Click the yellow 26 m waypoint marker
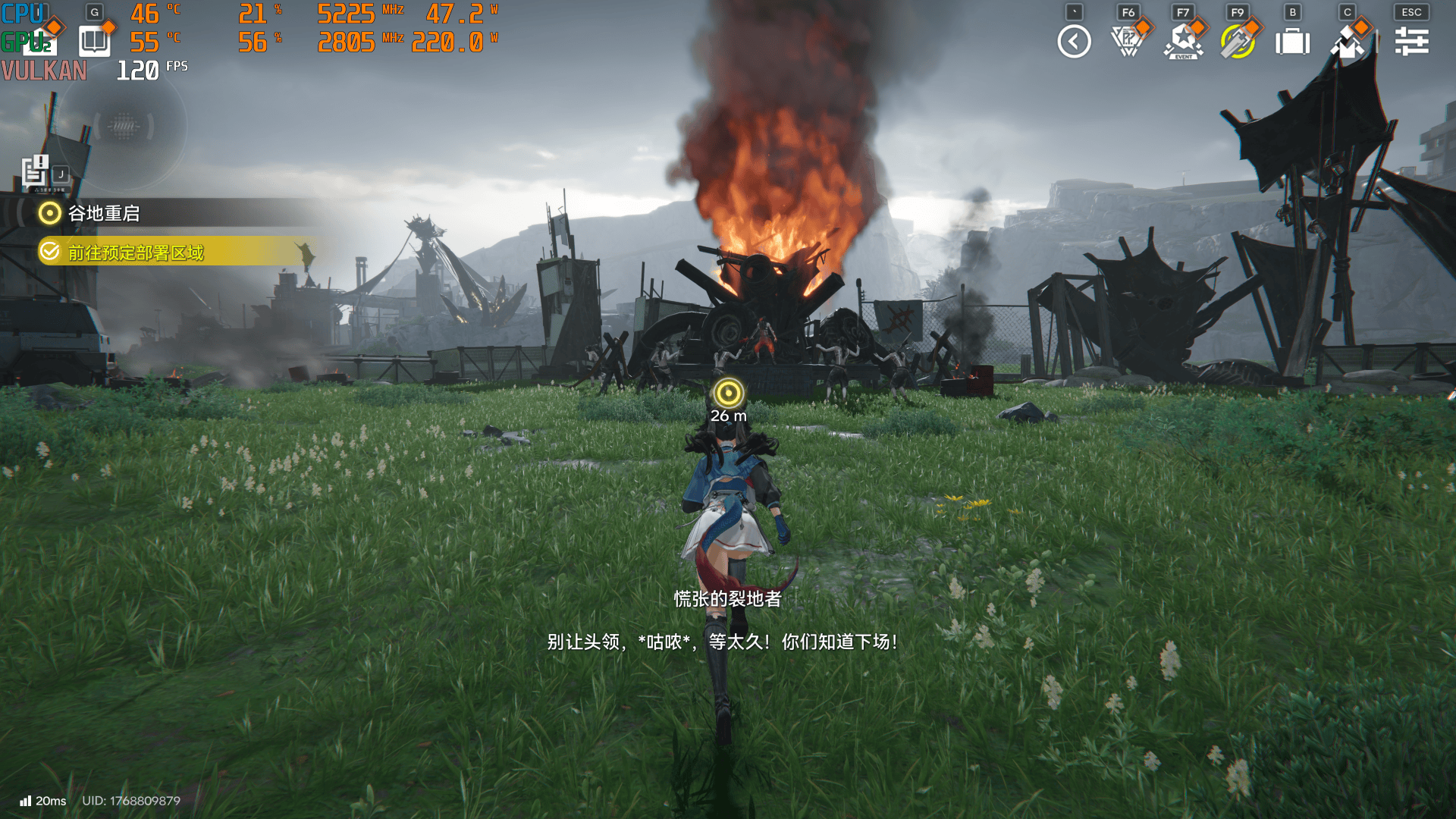1456x819 pixels. [x=729, y=393]
